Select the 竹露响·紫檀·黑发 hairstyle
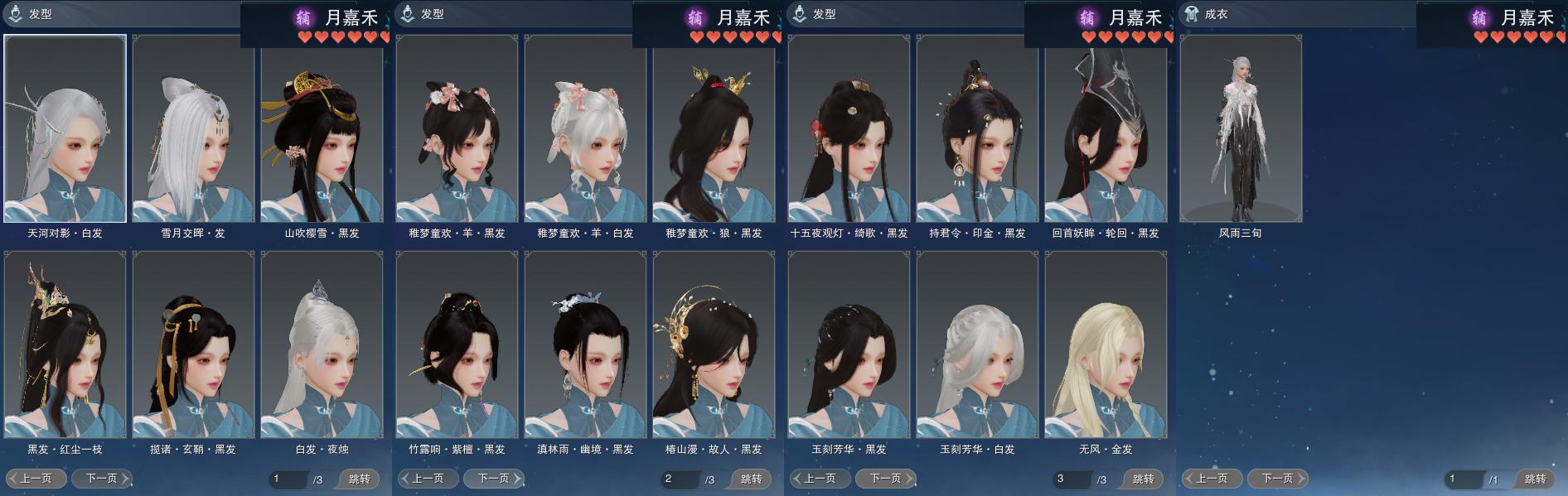 pos(457,344)
